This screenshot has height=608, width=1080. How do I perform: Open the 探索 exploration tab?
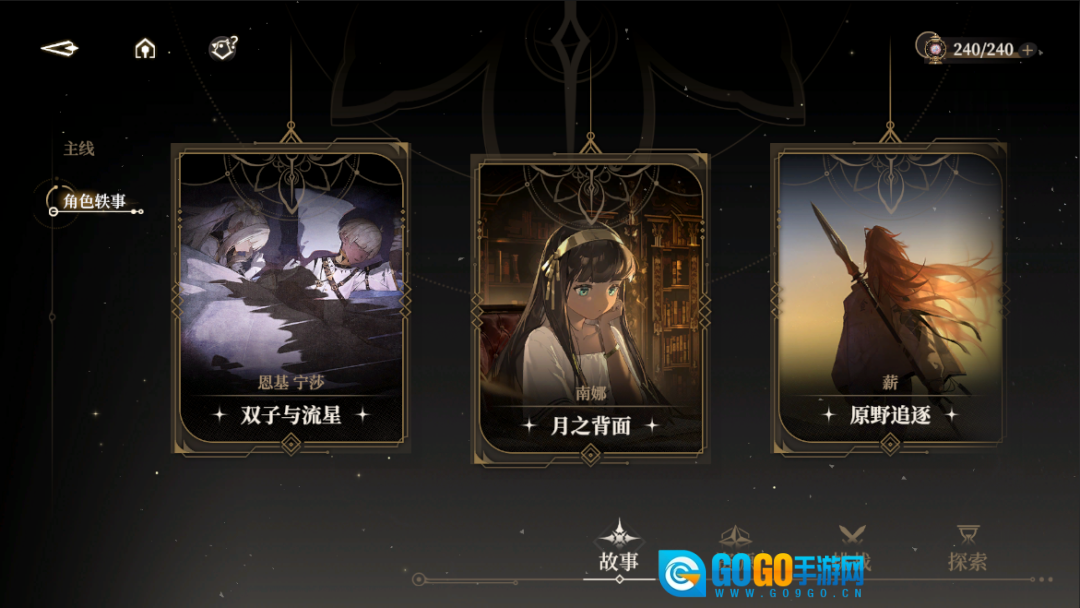tap(967, 548)
